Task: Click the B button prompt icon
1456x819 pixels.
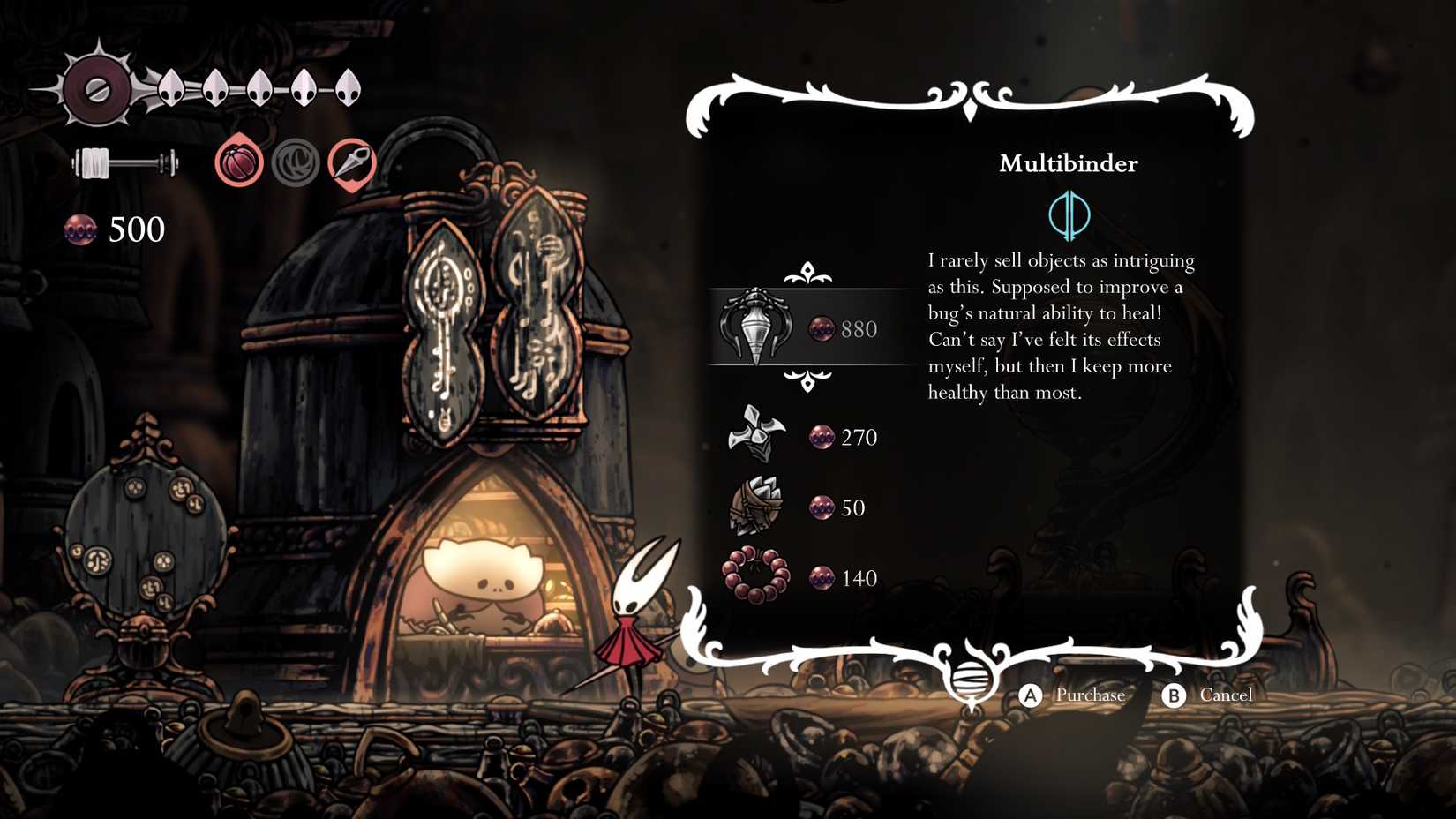Action: click(1175, 695)
